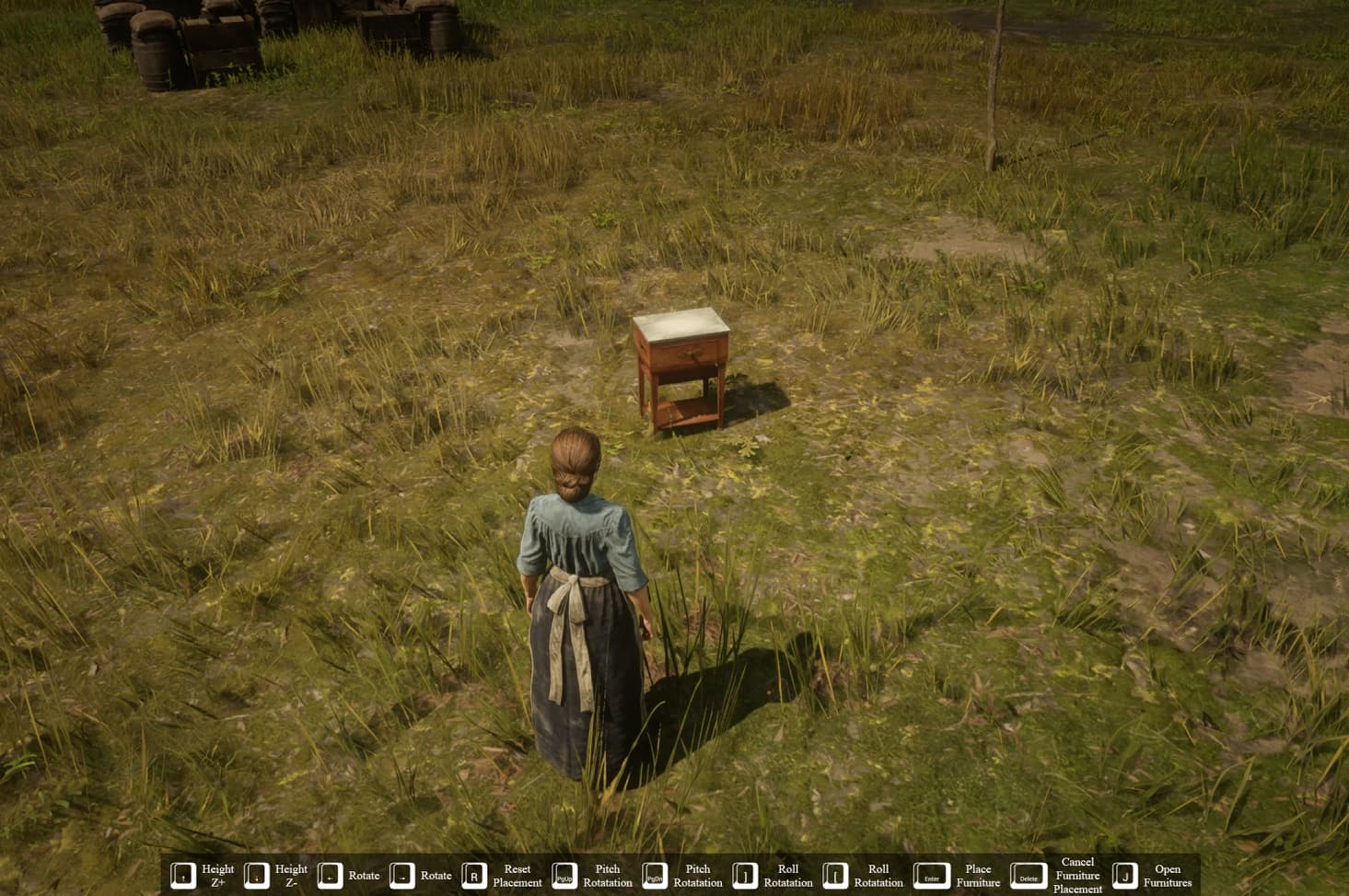1349x896 pixels.
Task: Click the Reset Placement label
Action: pos(518,875)
